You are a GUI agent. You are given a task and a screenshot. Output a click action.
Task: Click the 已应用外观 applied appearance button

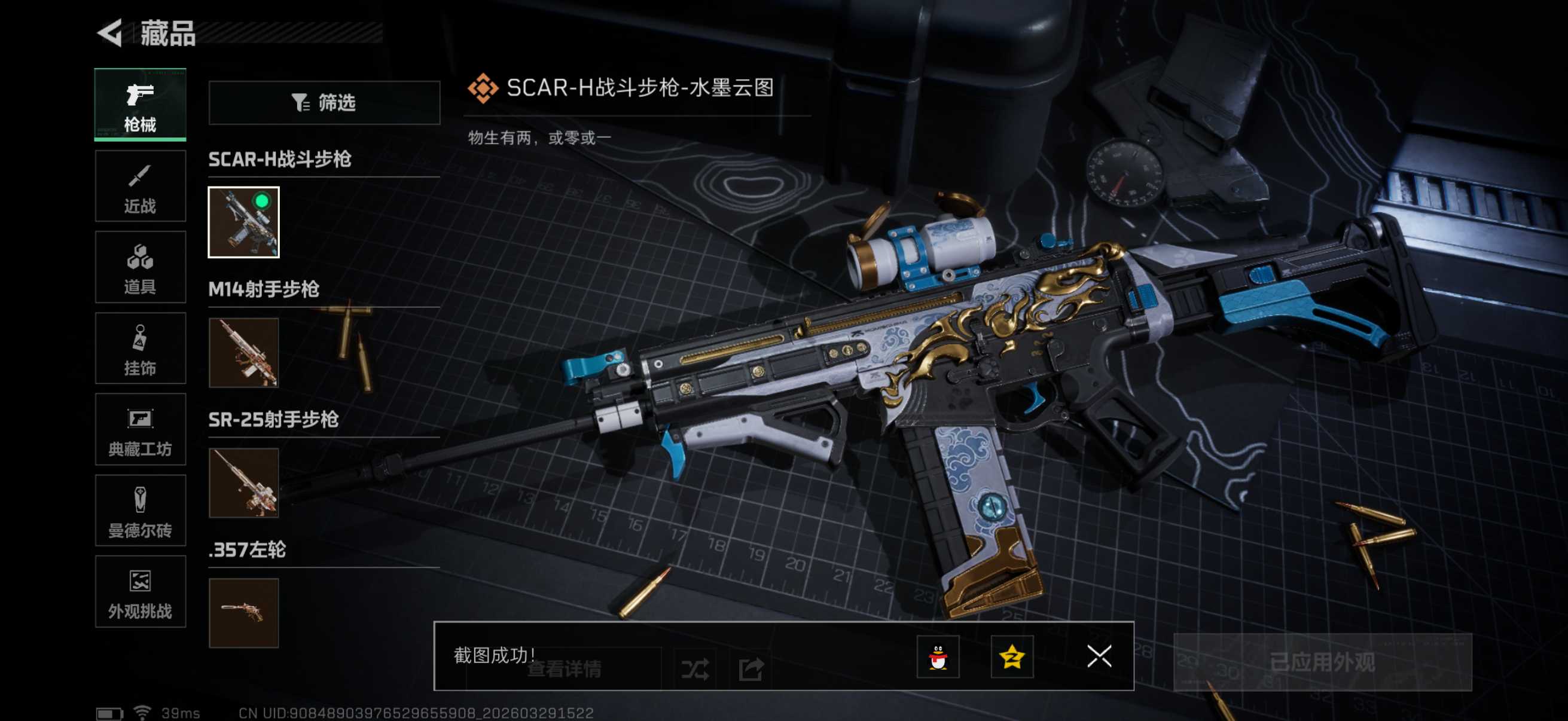1322,662
